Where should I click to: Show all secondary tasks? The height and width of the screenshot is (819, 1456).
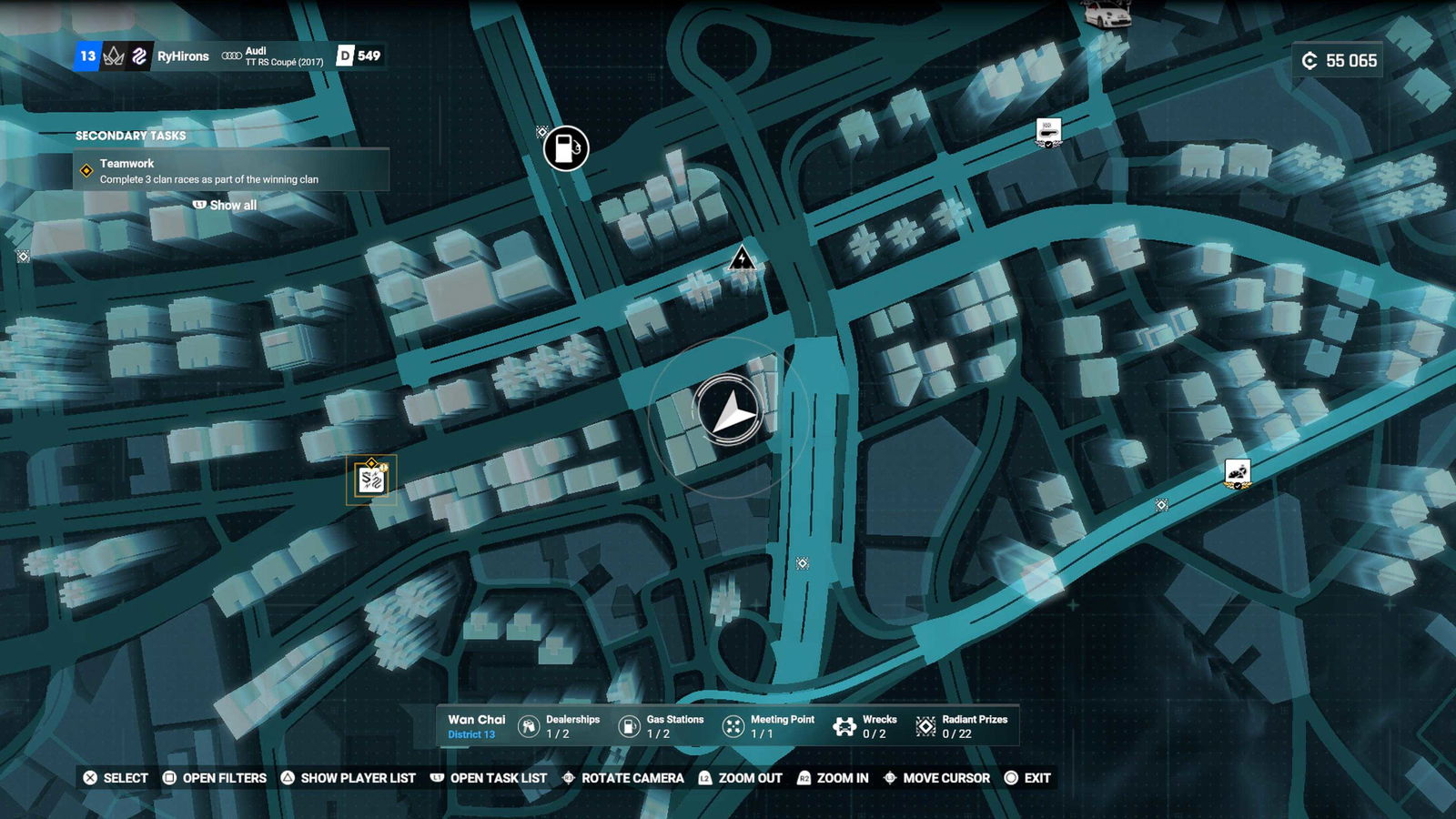coord(226,206)
